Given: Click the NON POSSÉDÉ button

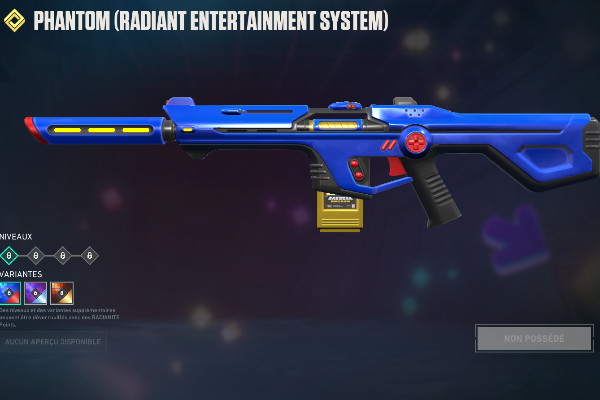Looking at the screenshot, I should tap(534, 338).
